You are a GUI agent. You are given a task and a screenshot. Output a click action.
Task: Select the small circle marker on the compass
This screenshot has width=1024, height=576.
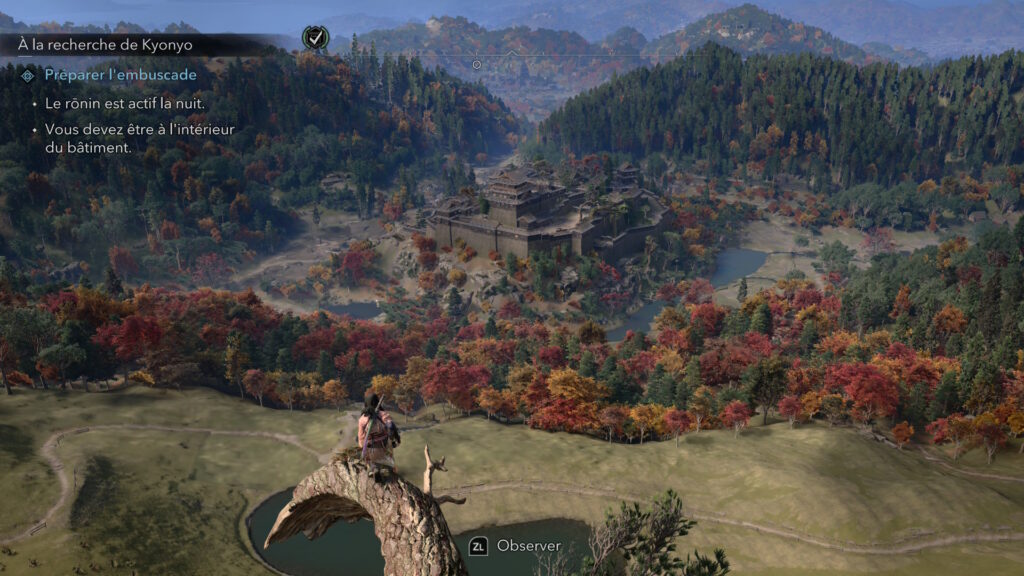coord(477,64)
